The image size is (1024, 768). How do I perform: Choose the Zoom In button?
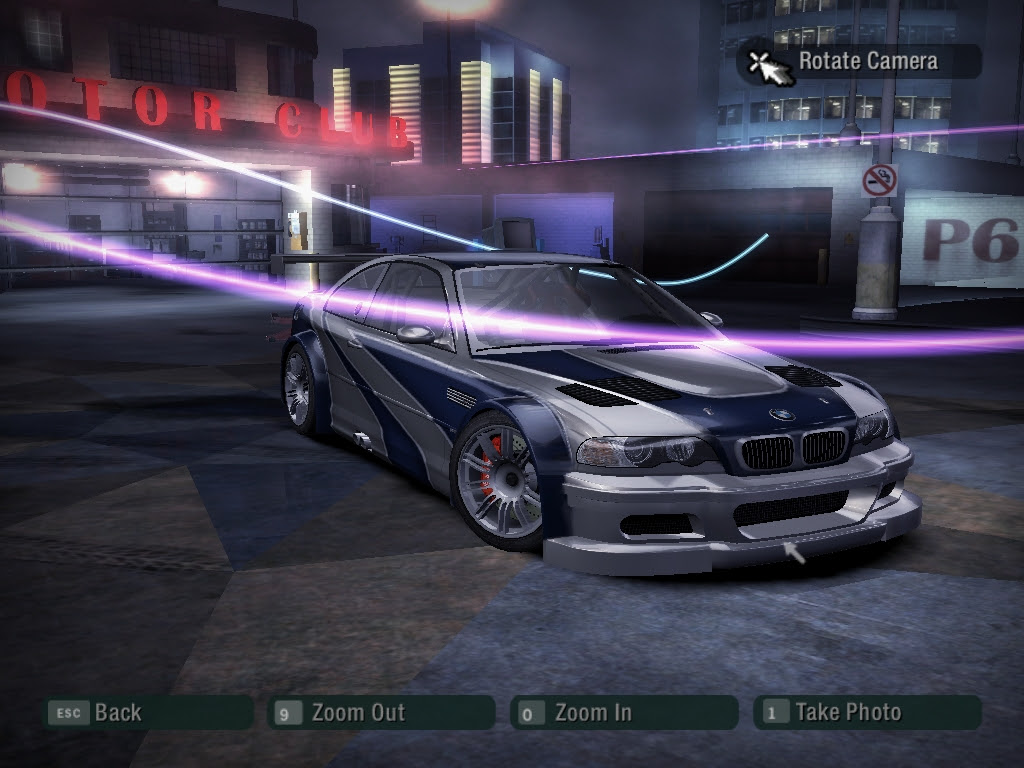click(622, 713)
